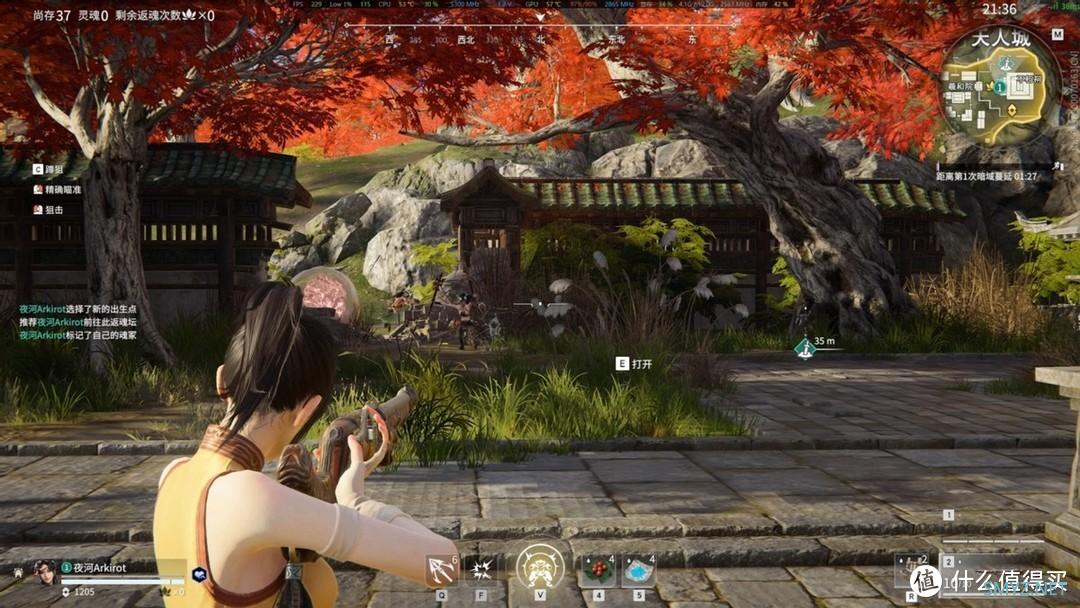Click the numbered teammate marker on minimap
The height and width of the screenshot is (608, 1080).
click(999, 87)
